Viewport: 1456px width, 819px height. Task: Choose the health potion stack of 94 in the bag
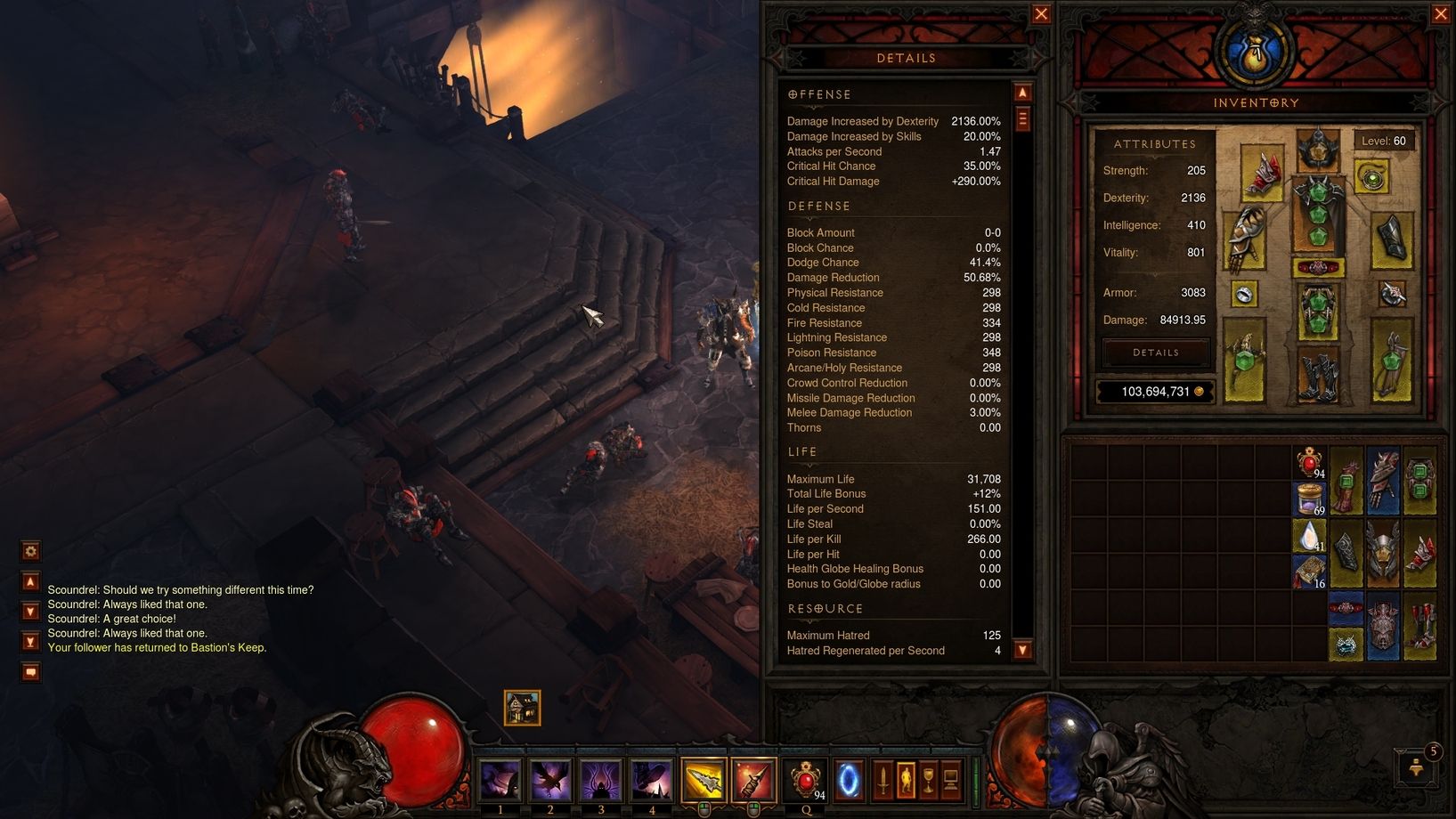coord(1309,463)
